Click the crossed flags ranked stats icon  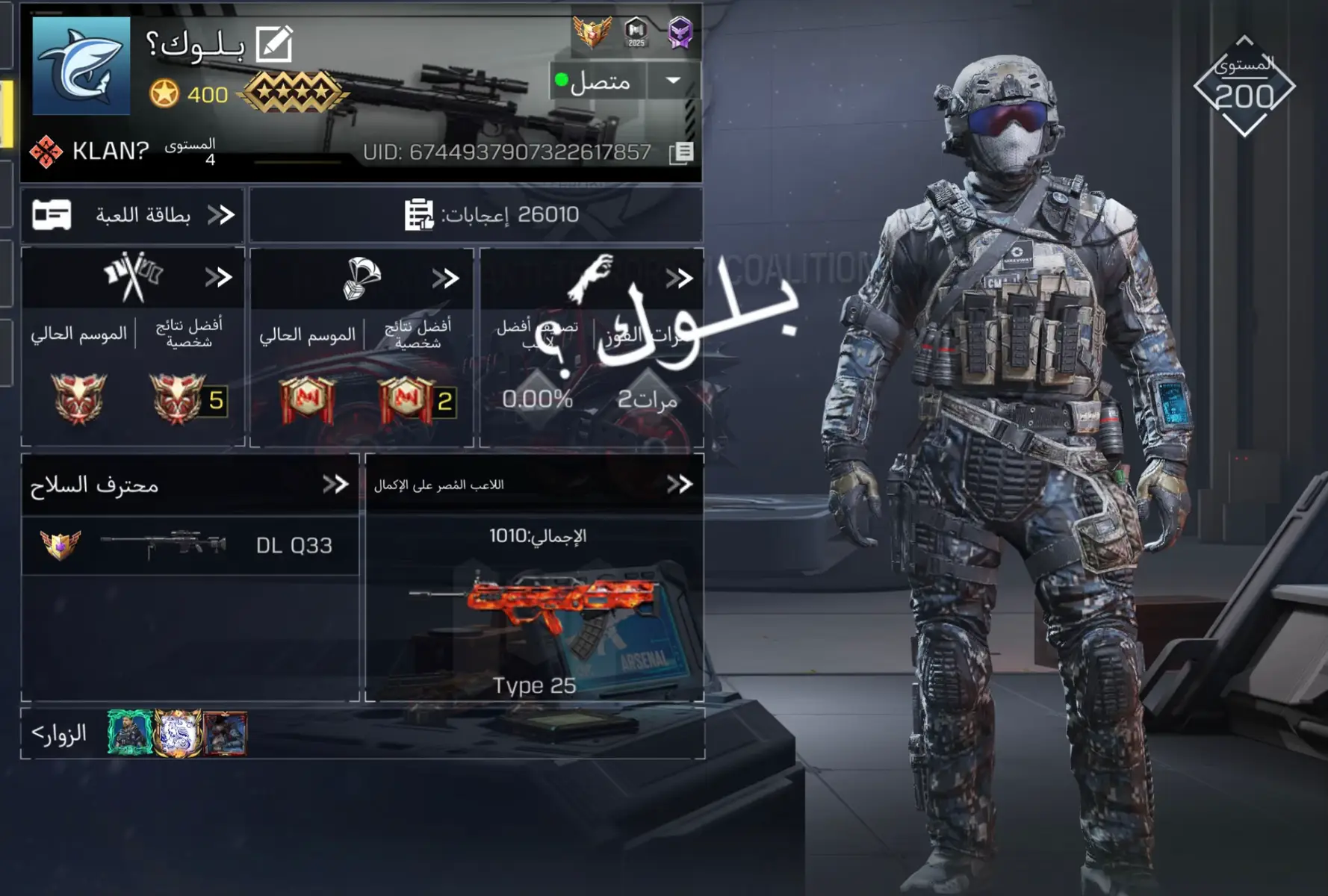(x=134, y=278)
